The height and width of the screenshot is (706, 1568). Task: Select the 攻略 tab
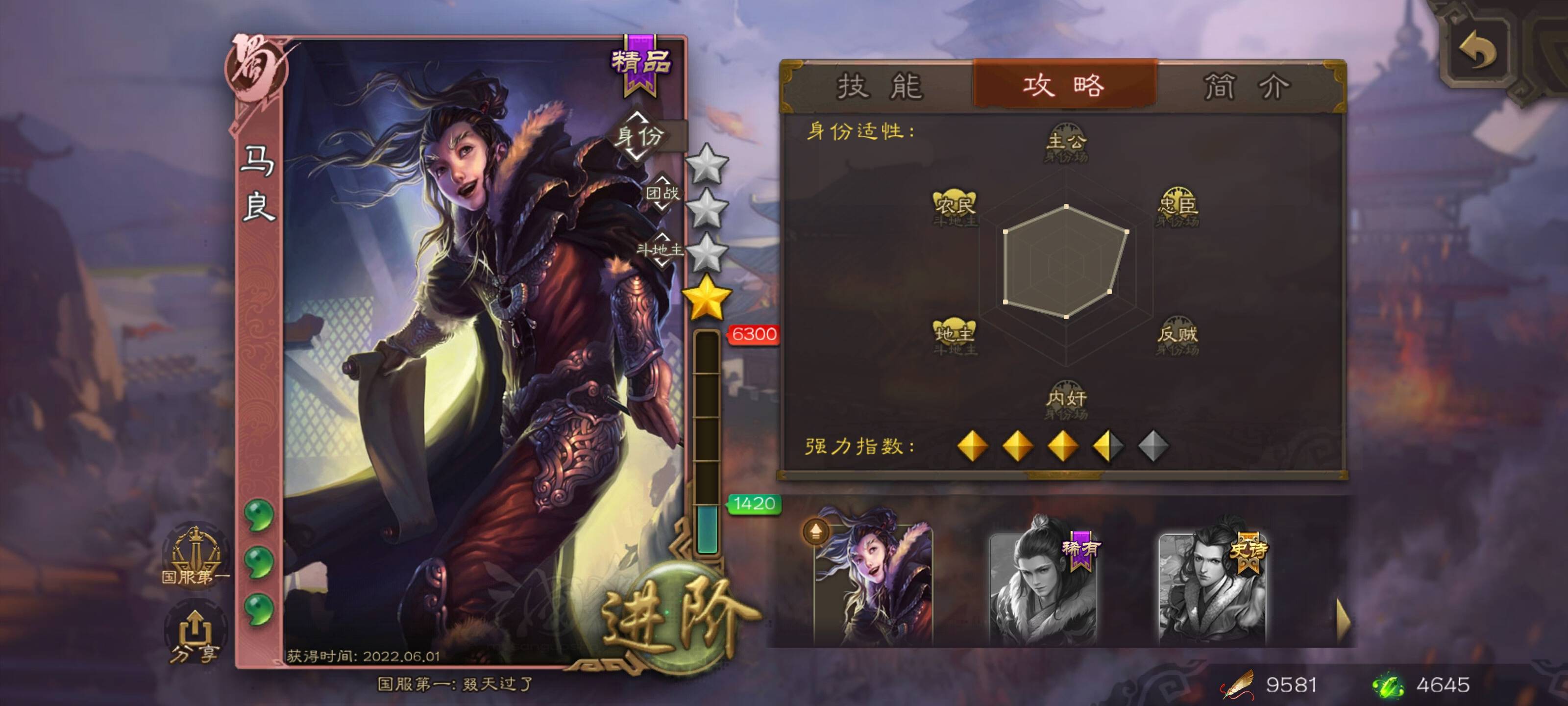[1063, 85]
